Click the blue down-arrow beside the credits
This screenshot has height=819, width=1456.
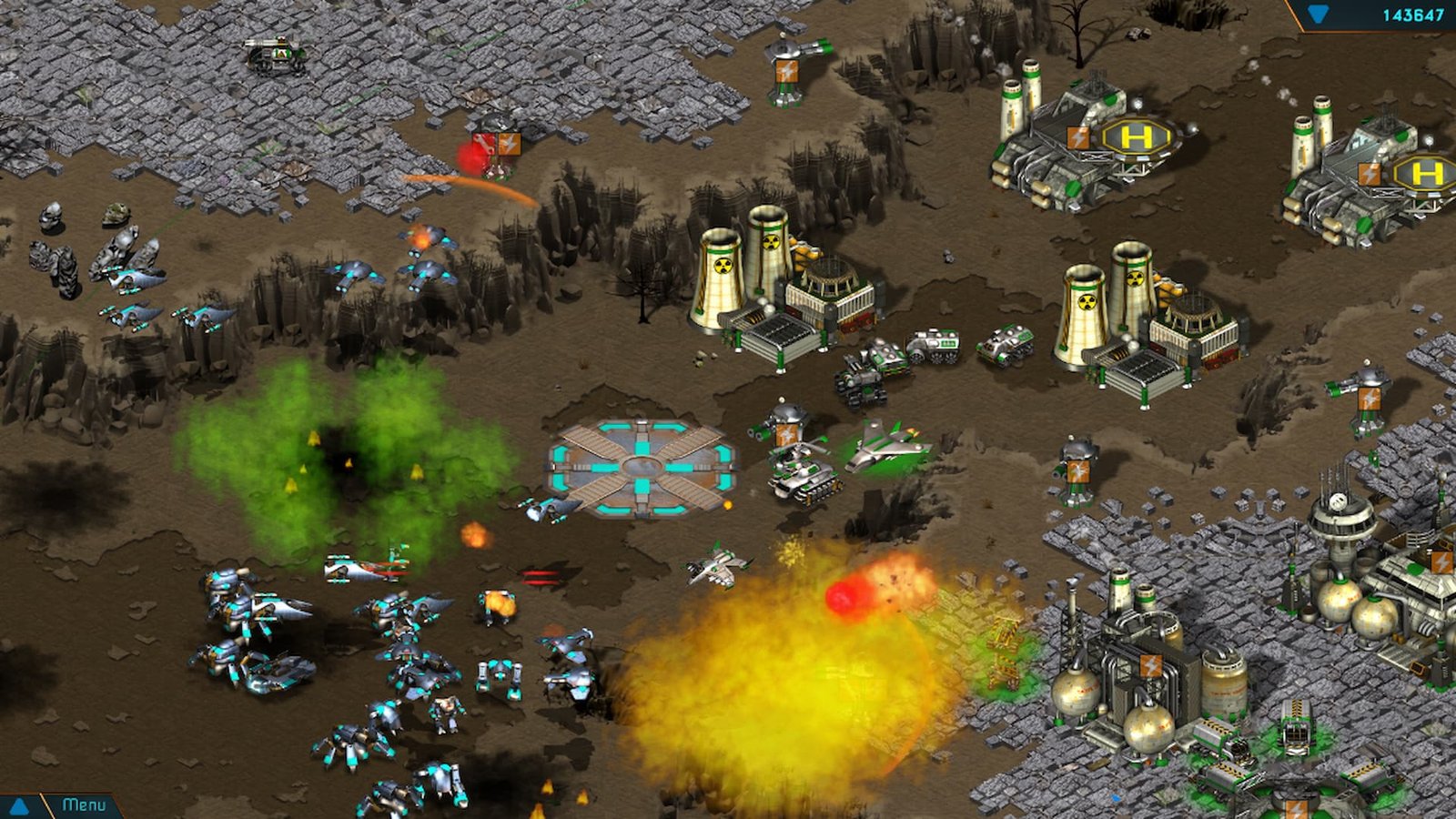coord(1317,15)
